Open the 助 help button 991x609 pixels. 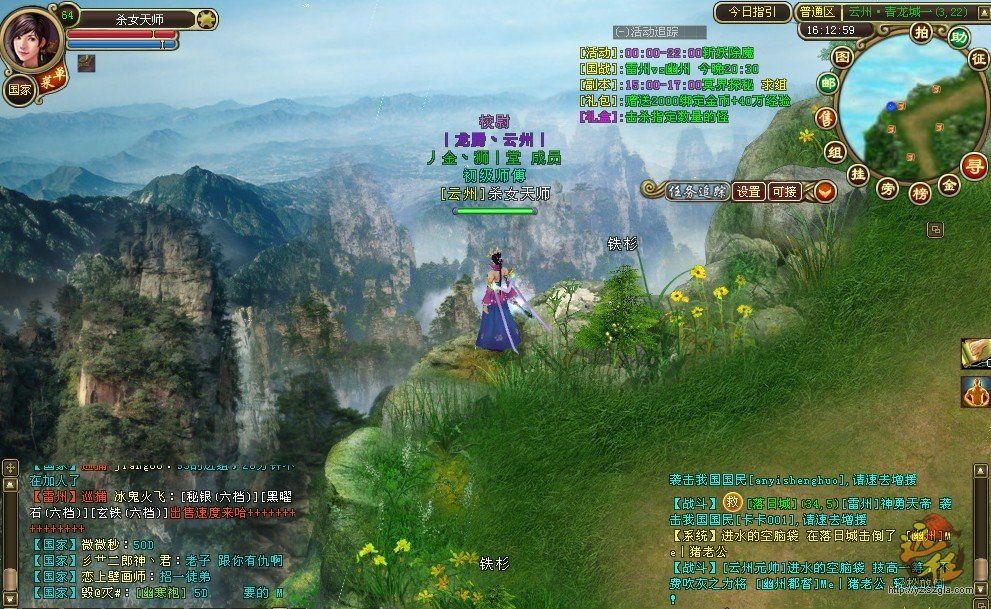959,38
